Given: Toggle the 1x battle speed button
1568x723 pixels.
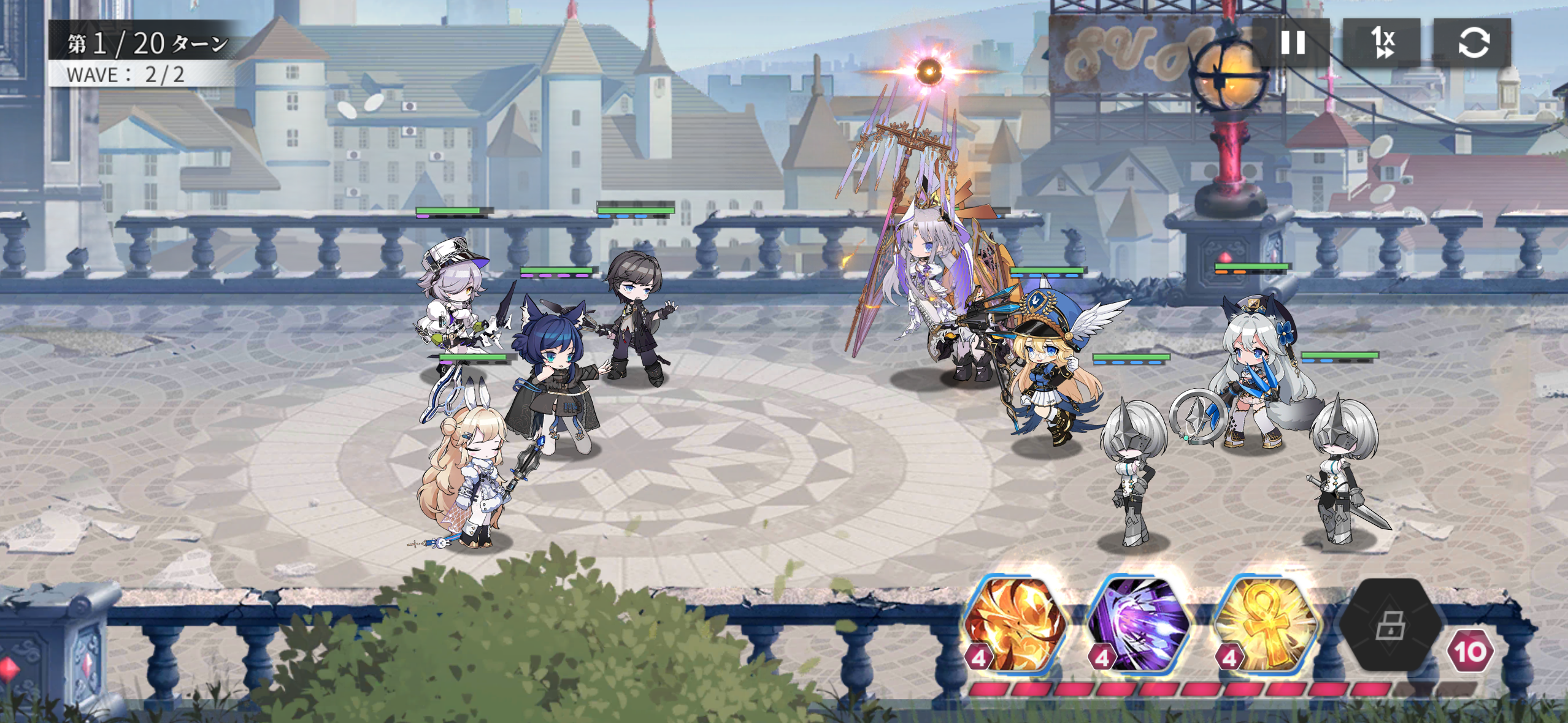Looking at the screenshot, I should point(1382,43).
